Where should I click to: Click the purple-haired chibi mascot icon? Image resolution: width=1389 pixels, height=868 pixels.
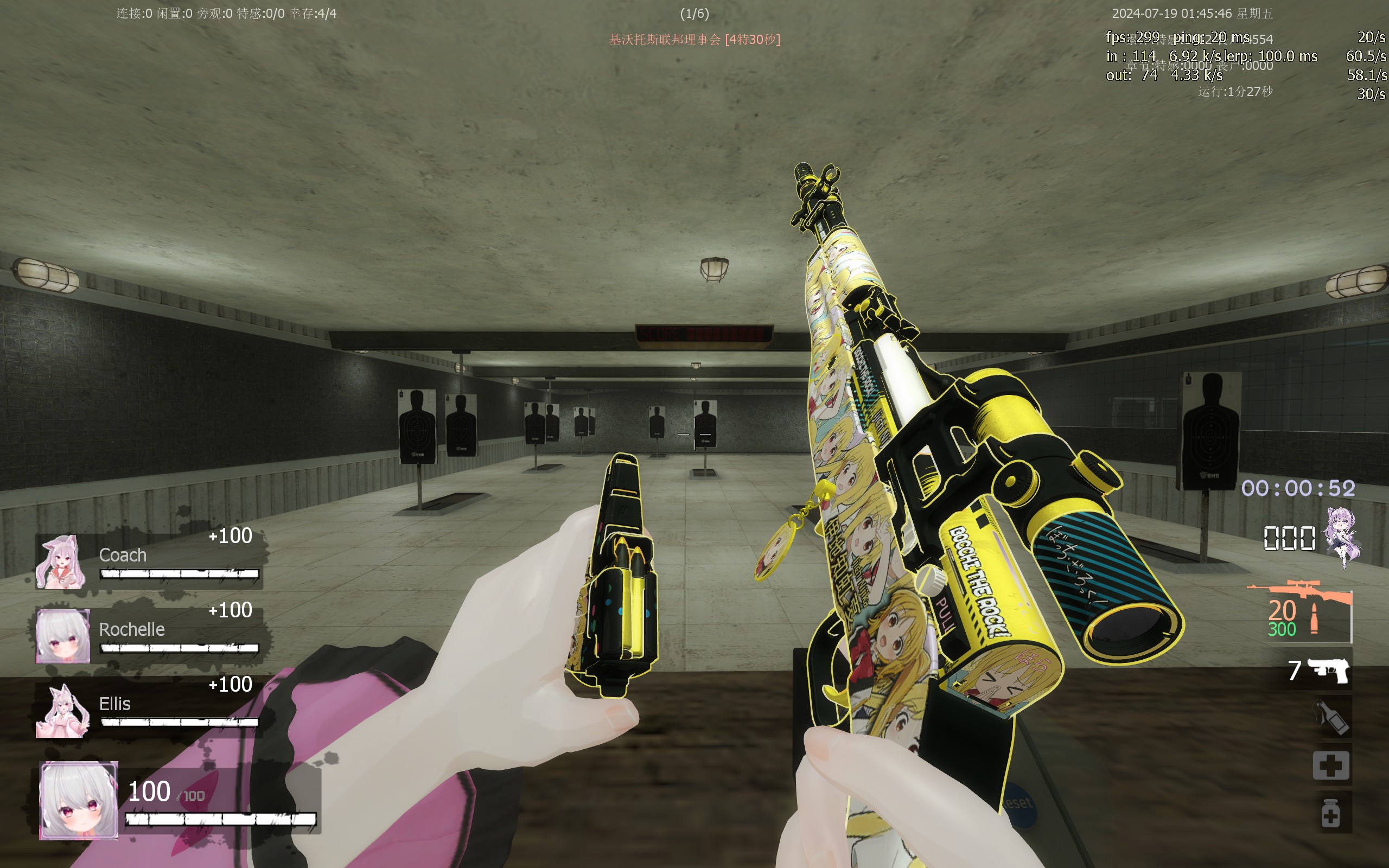(x=1342, y=536)
